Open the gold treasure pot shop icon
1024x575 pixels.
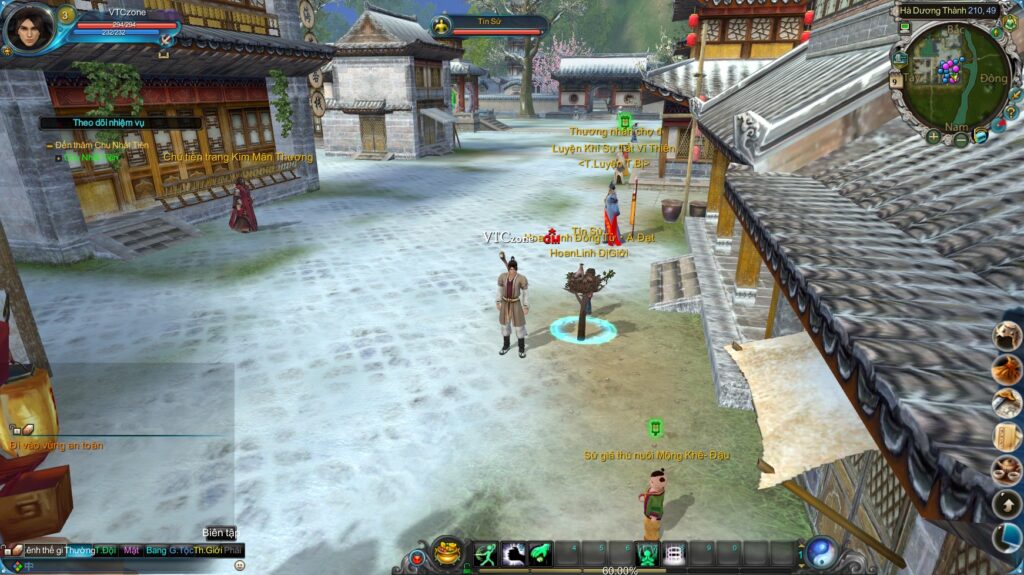click(x=447, y=551)
